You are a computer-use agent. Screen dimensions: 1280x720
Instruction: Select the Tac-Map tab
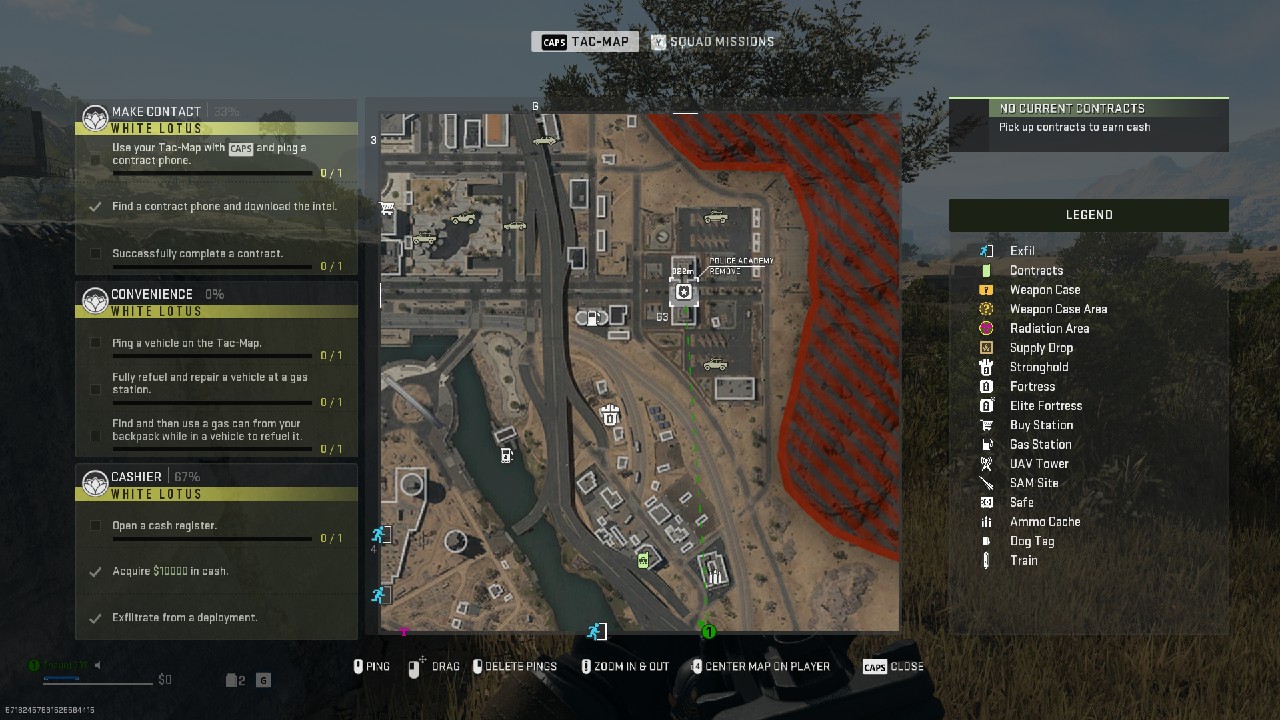click(x=585, y=41)
